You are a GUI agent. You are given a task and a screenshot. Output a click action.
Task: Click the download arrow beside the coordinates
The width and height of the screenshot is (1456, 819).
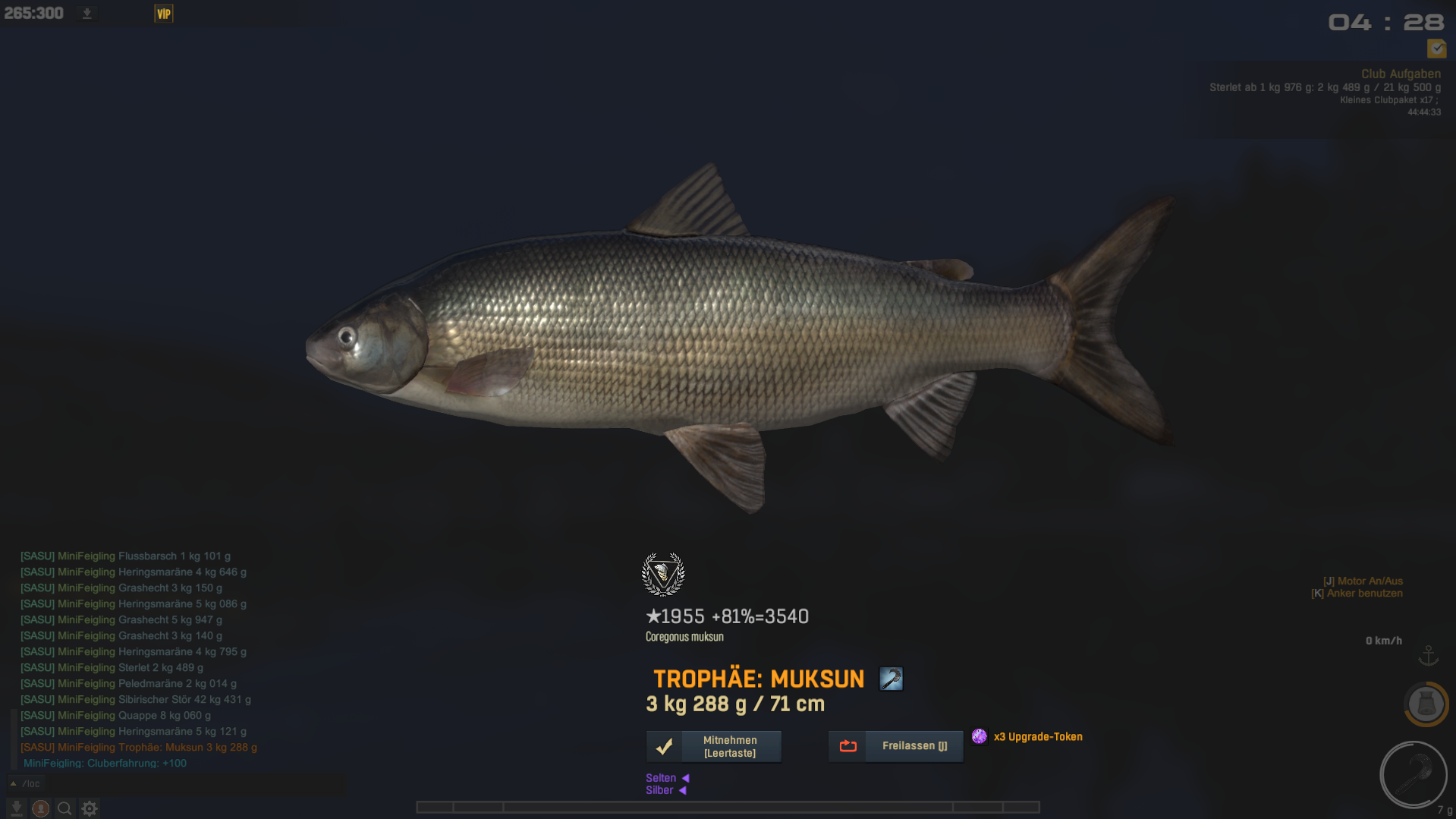coord(87,14)
